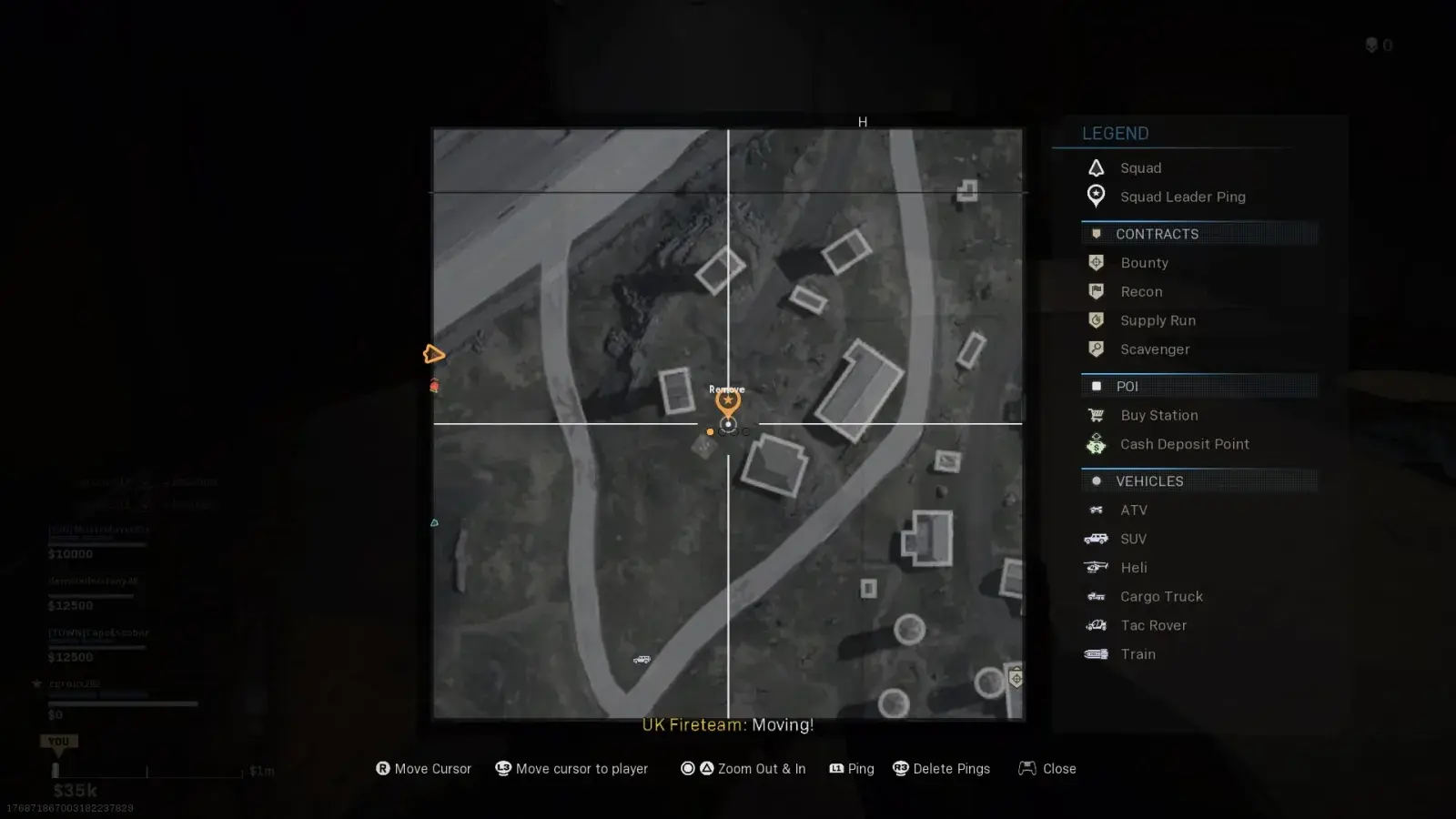
Task: Expand the CONTRACTS legend section
Action: [x=1158, y=234]
